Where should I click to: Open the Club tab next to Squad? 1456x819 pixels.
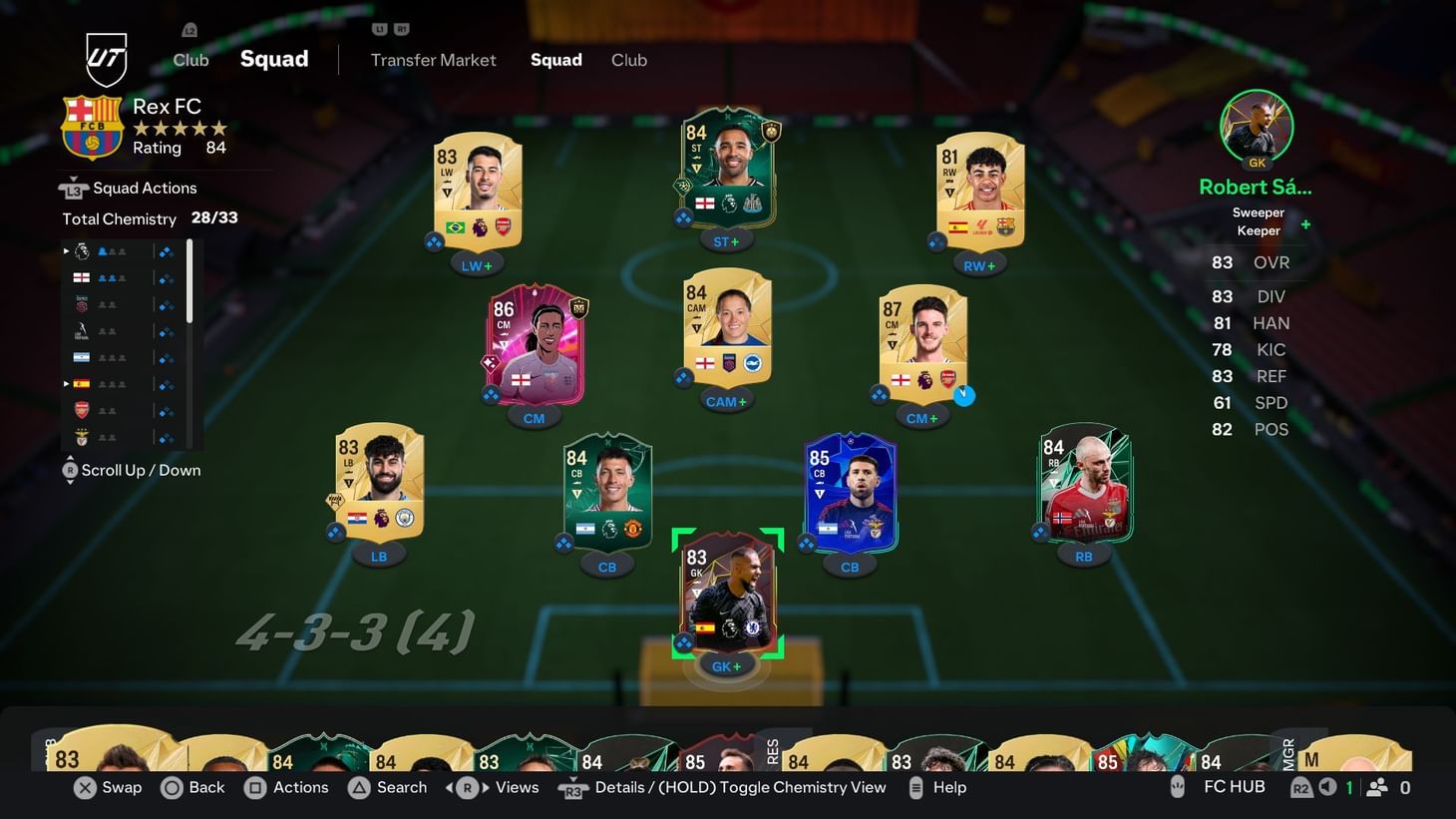tap(629, 60)
